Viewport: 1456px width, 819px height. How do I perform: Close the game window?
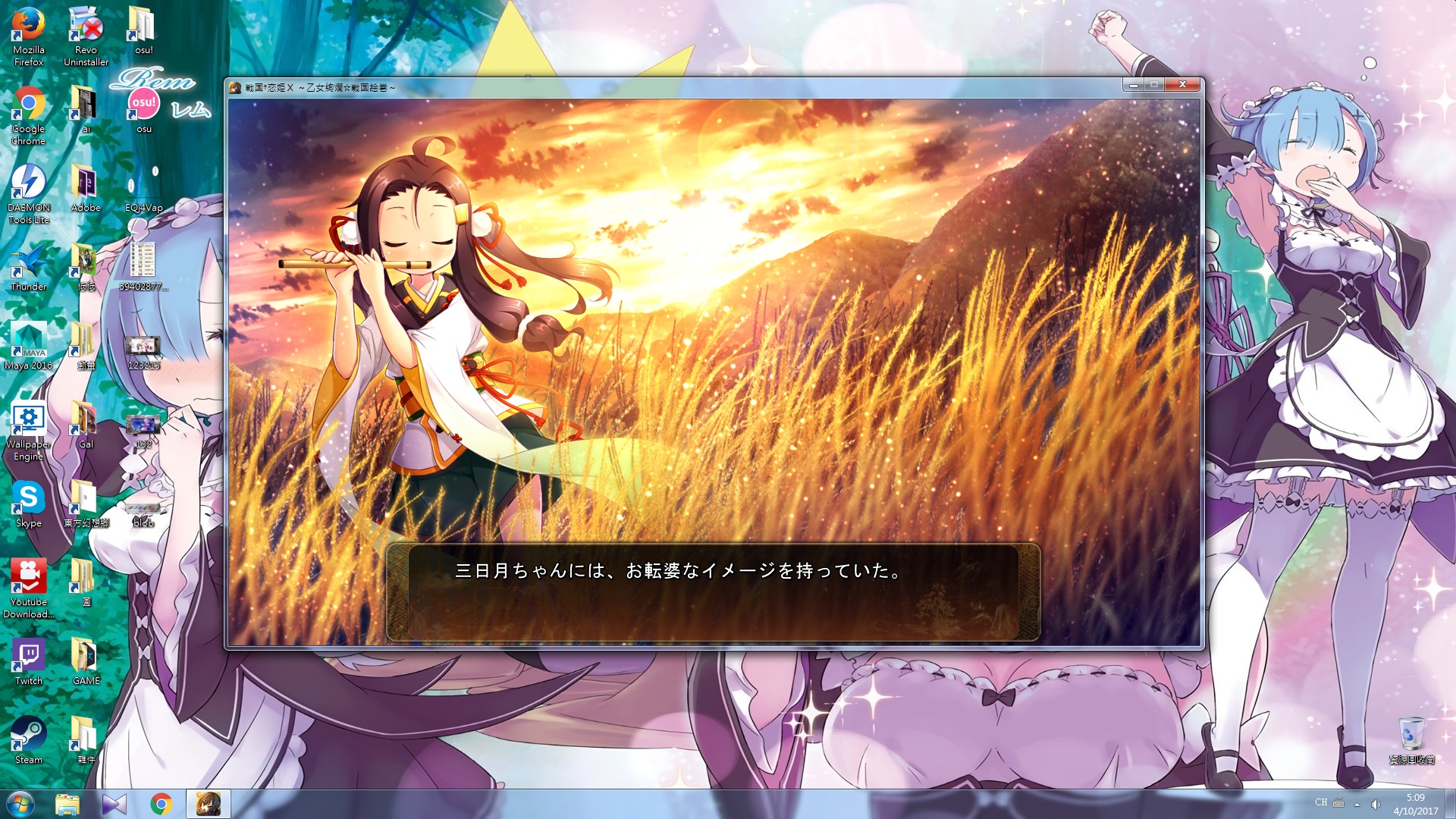(x=1182, y=85)
